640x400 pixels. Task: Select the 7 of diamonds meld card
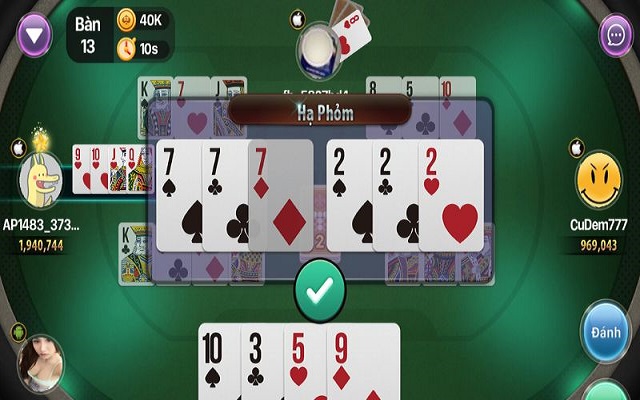[x=278, y=195]
